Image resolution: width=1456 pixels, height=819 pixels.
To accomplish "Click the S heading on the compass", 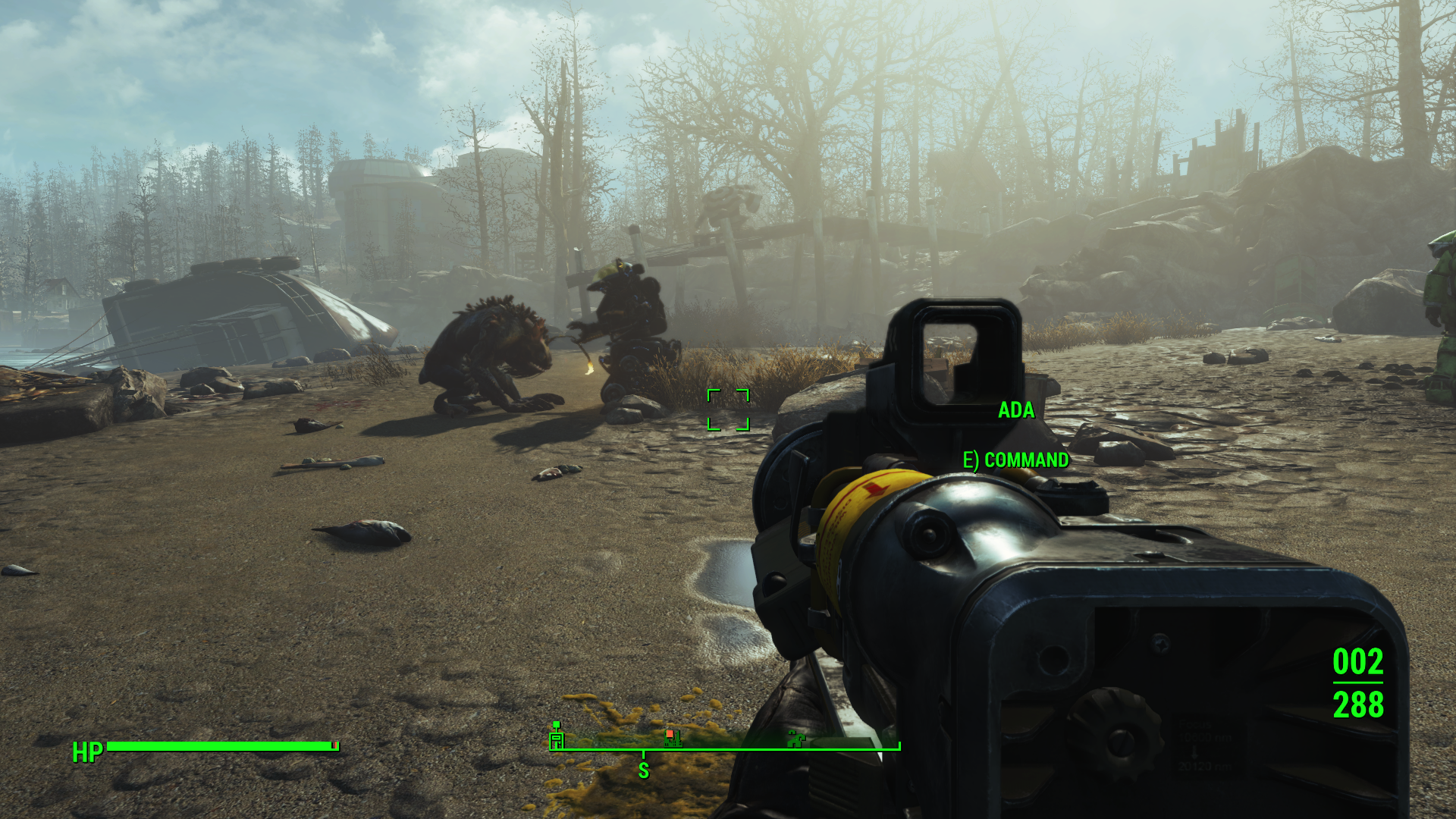I will point(643,770).
